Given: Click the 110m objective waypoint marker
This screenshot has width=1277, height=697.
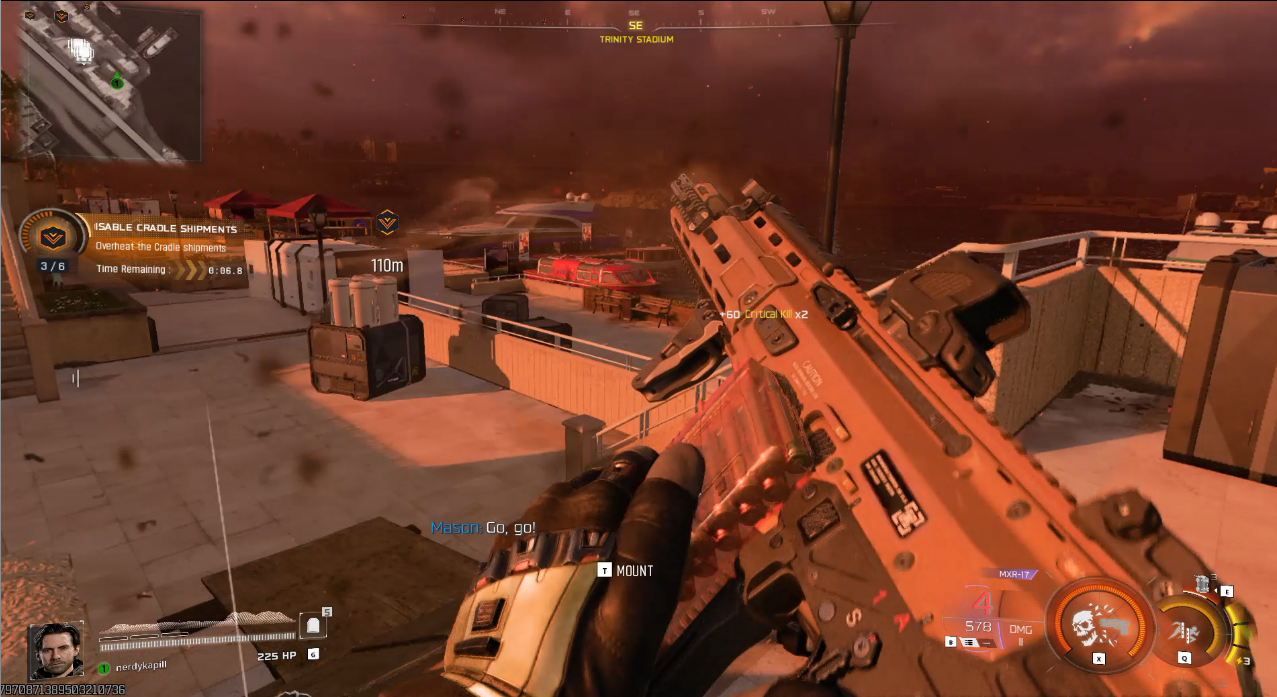Looking at the screenshot, I should 387,223.
